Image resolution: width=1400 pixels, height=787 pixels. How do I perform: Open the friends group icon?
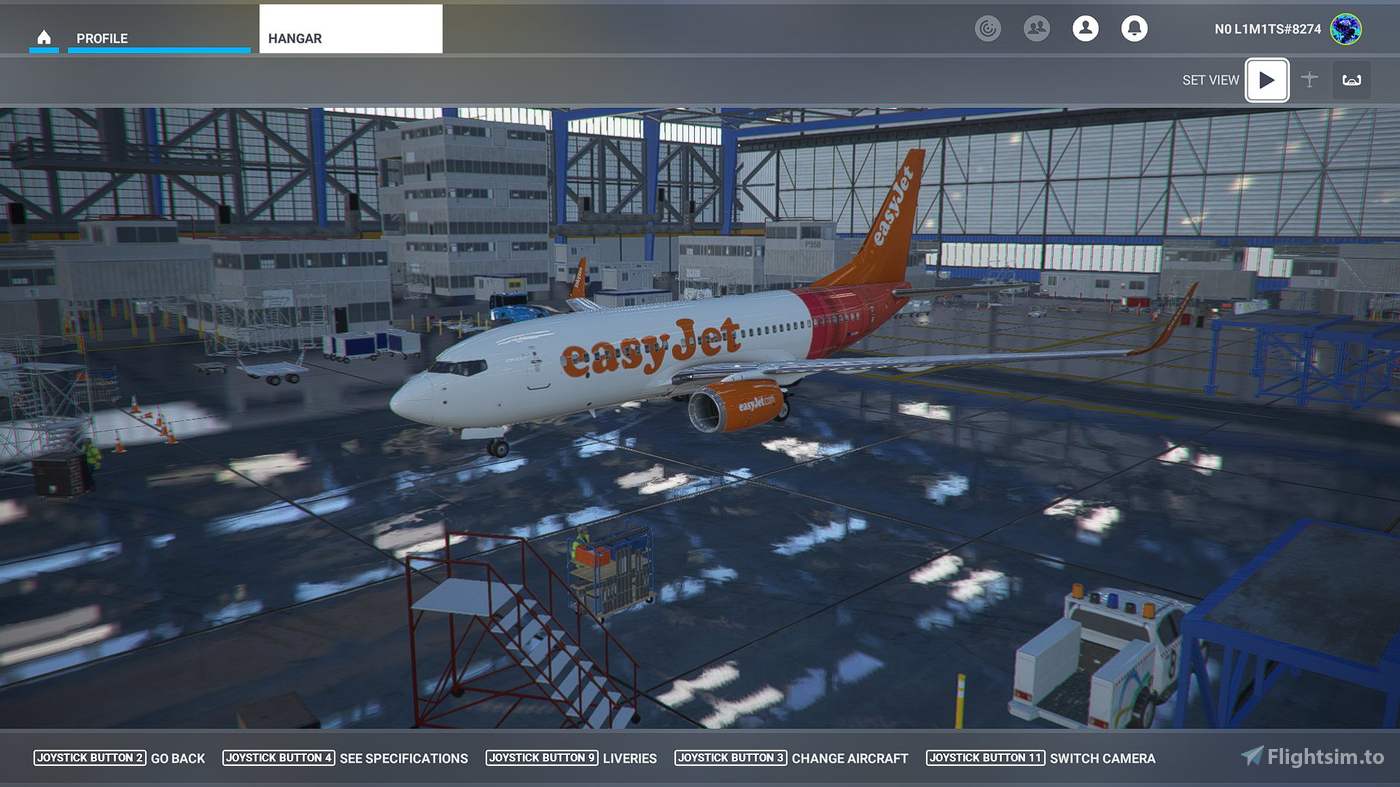pos(1037,28)
